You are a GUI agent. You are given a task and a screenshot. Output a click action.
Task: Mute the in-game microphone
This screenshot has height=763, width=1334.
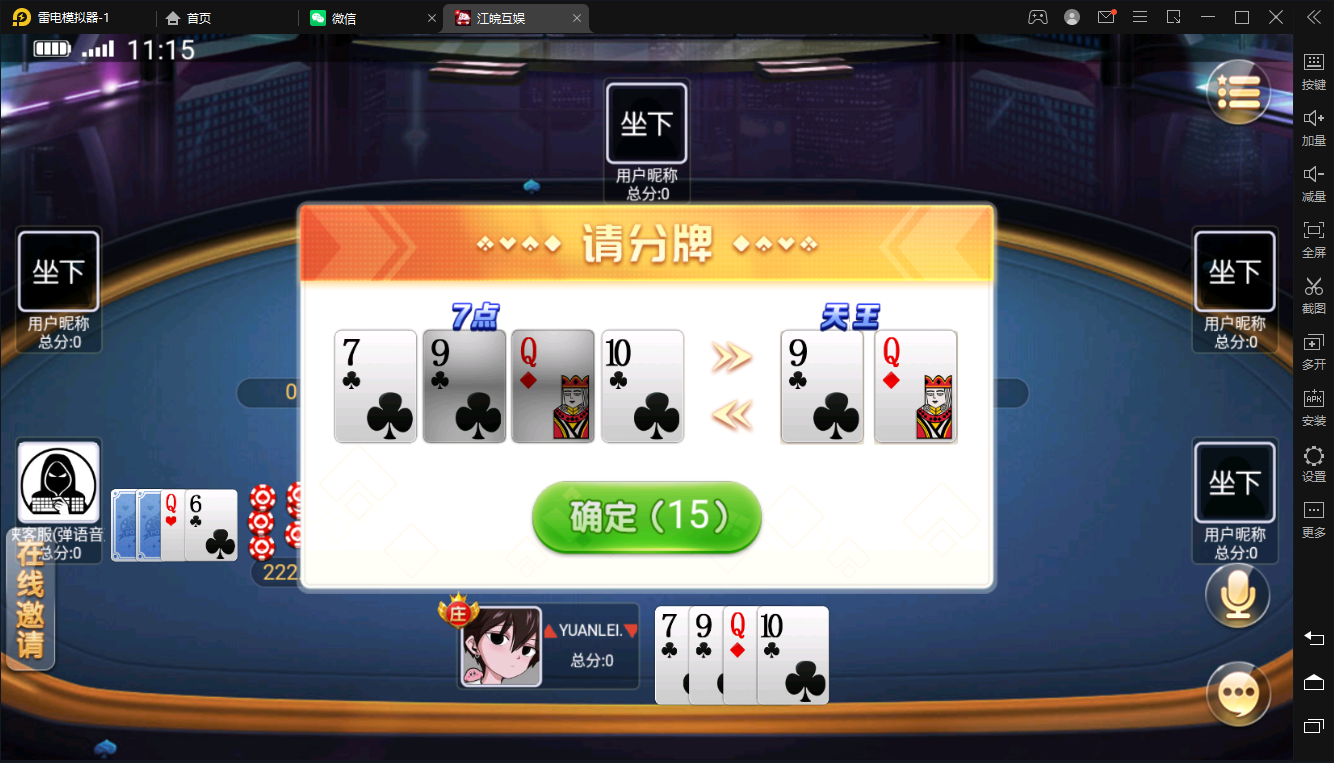[1237, 594]
